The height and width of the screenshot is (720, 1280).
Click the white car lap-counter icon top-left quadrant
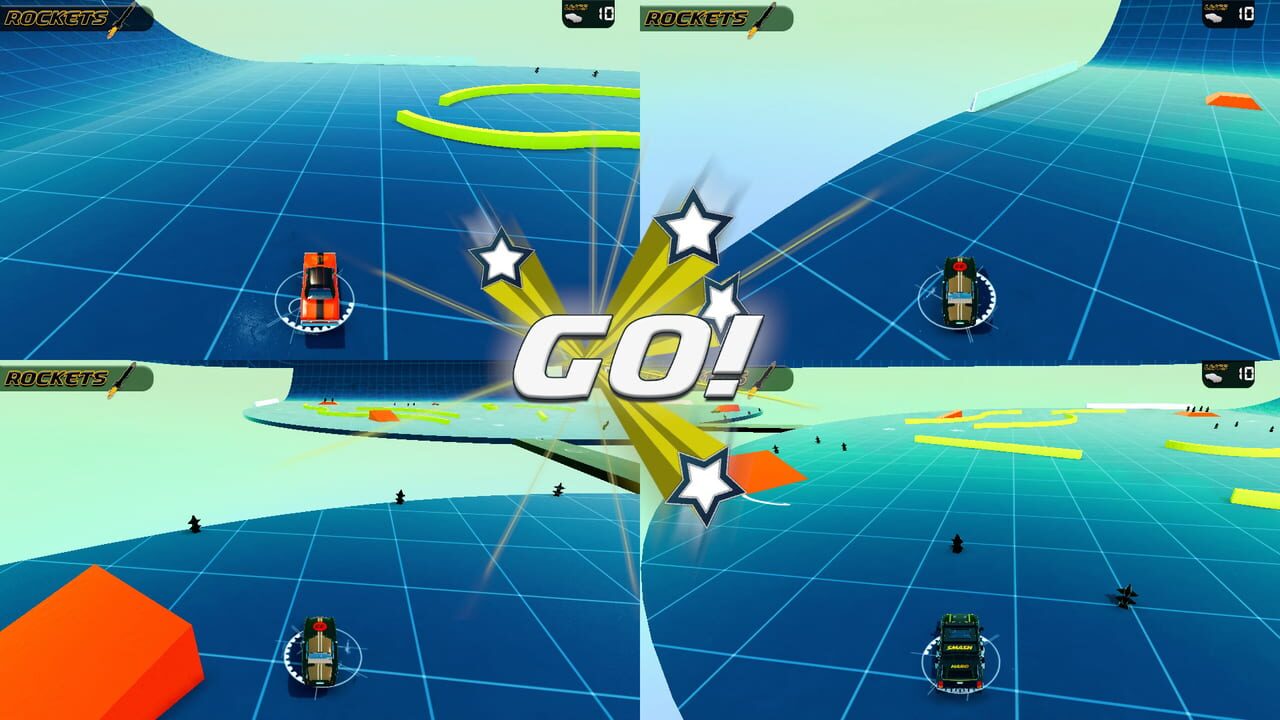(574, 17)
